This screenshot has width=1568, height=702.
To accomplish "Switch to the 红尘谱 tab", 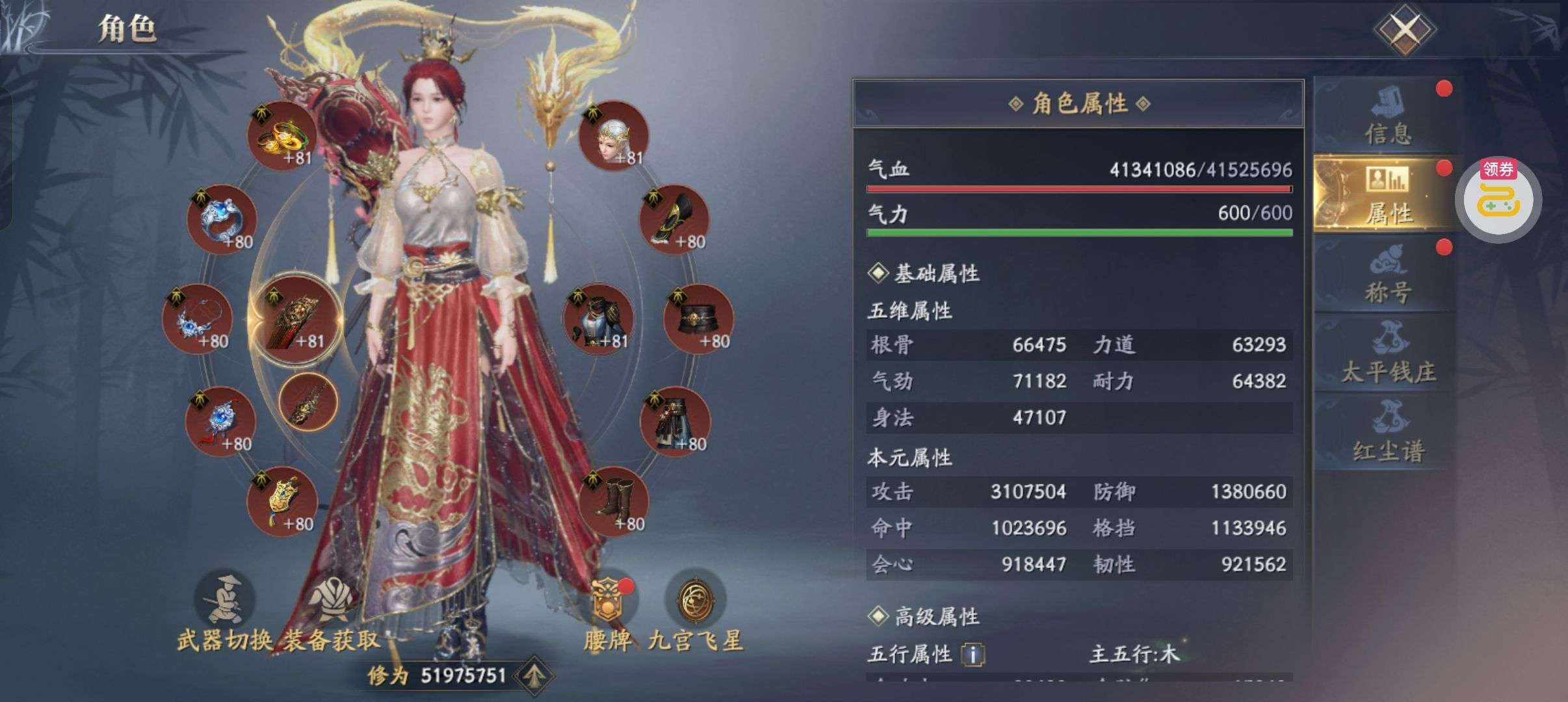I will 1387,432.
